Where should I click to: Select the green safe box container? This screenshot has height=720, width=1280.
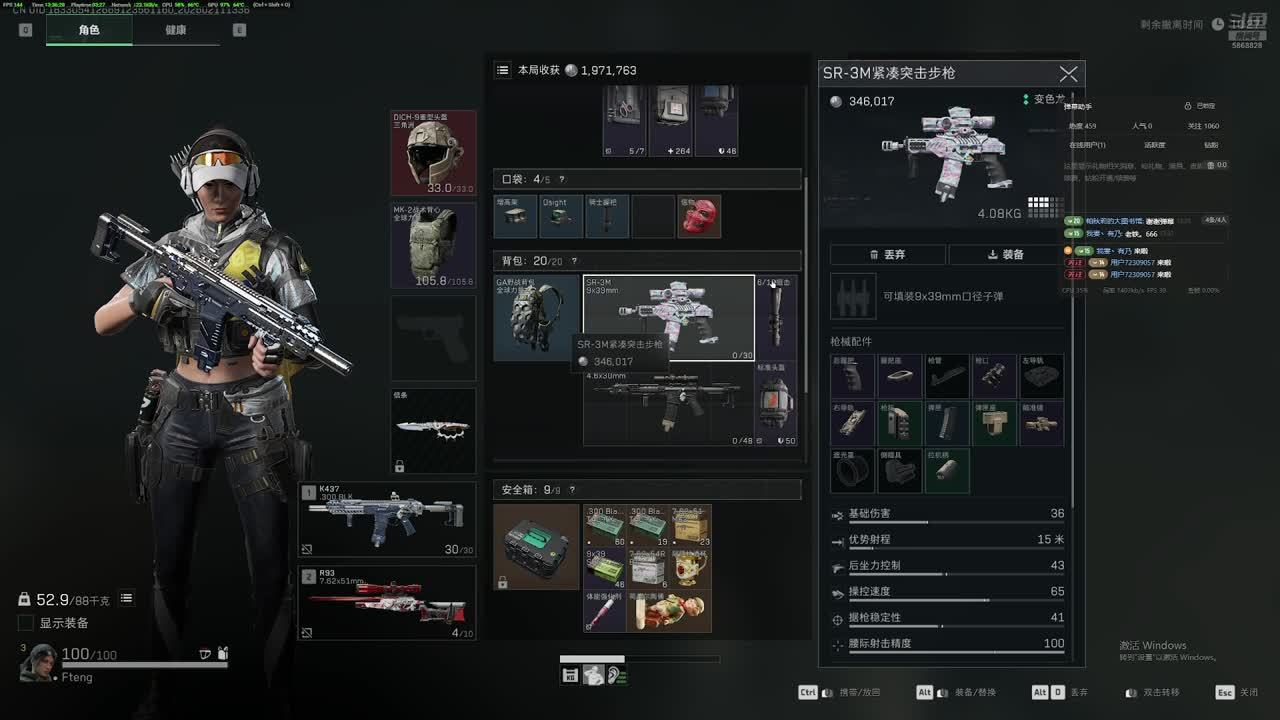[536, 546]
